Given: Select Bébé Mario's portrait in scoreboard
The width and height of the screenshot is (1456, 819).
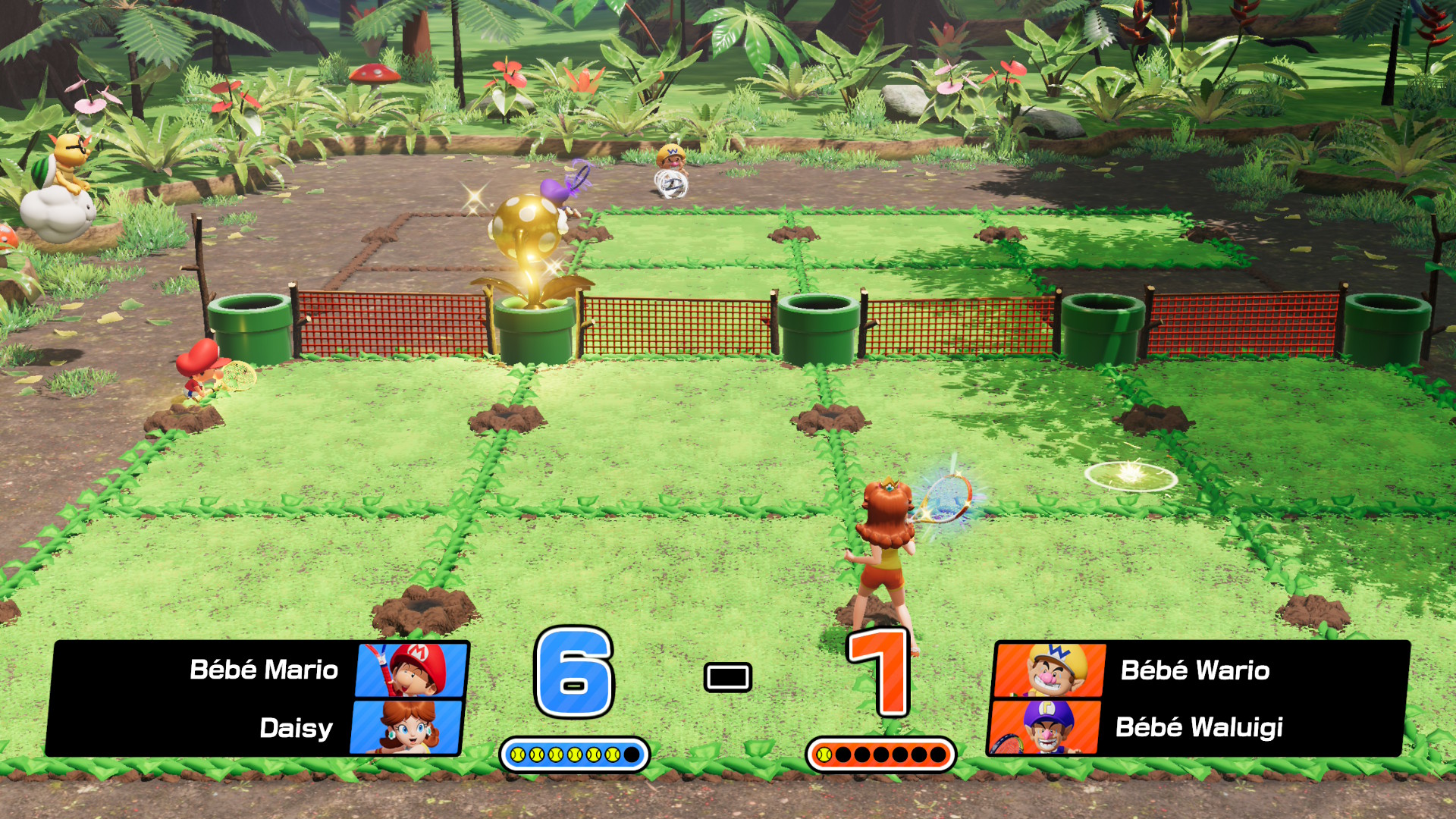Looking at the screenshot, I should 412,670.
